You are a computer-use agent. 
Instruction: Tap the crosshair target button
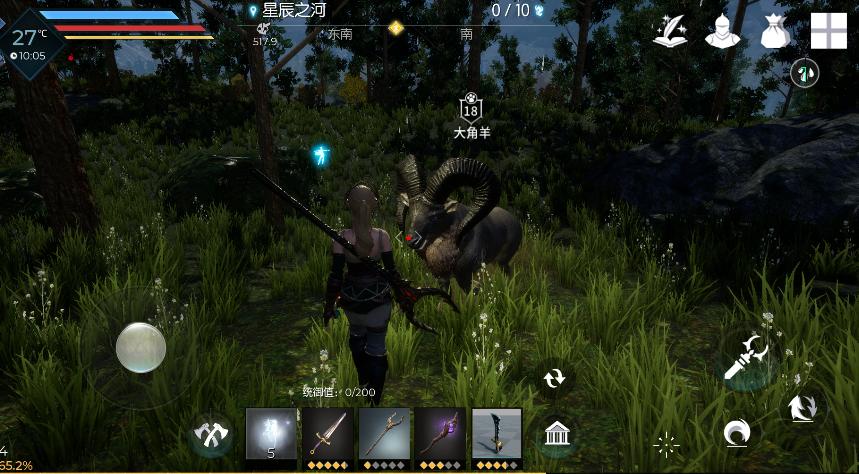[x=666, y=443]
